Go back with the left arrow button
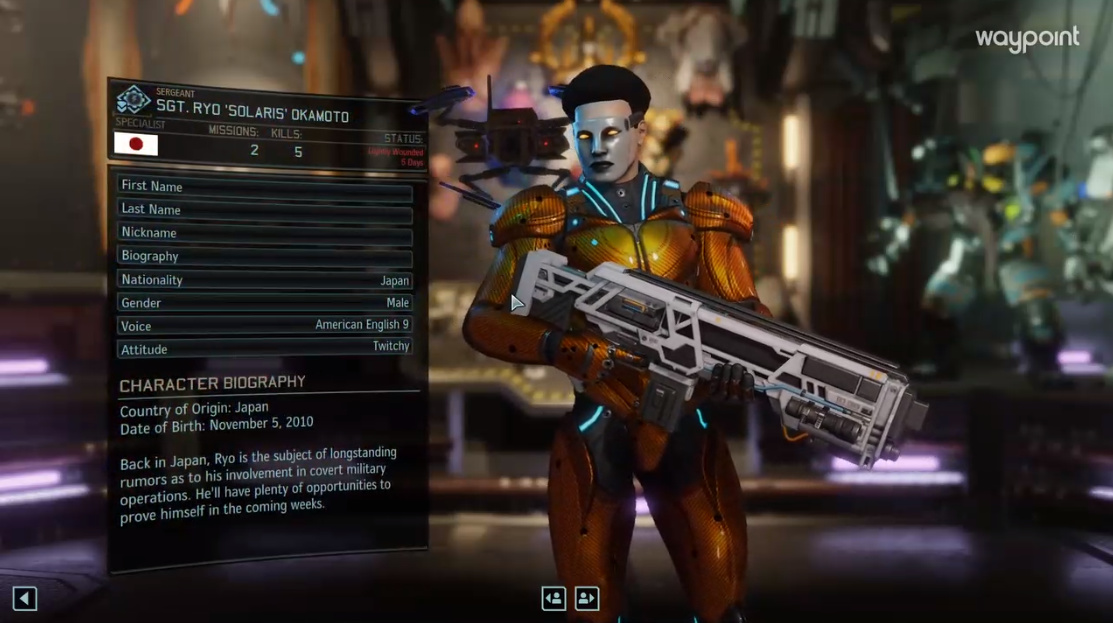The height and width of the screenshot is (623, 1113). (x=25, y=599)
